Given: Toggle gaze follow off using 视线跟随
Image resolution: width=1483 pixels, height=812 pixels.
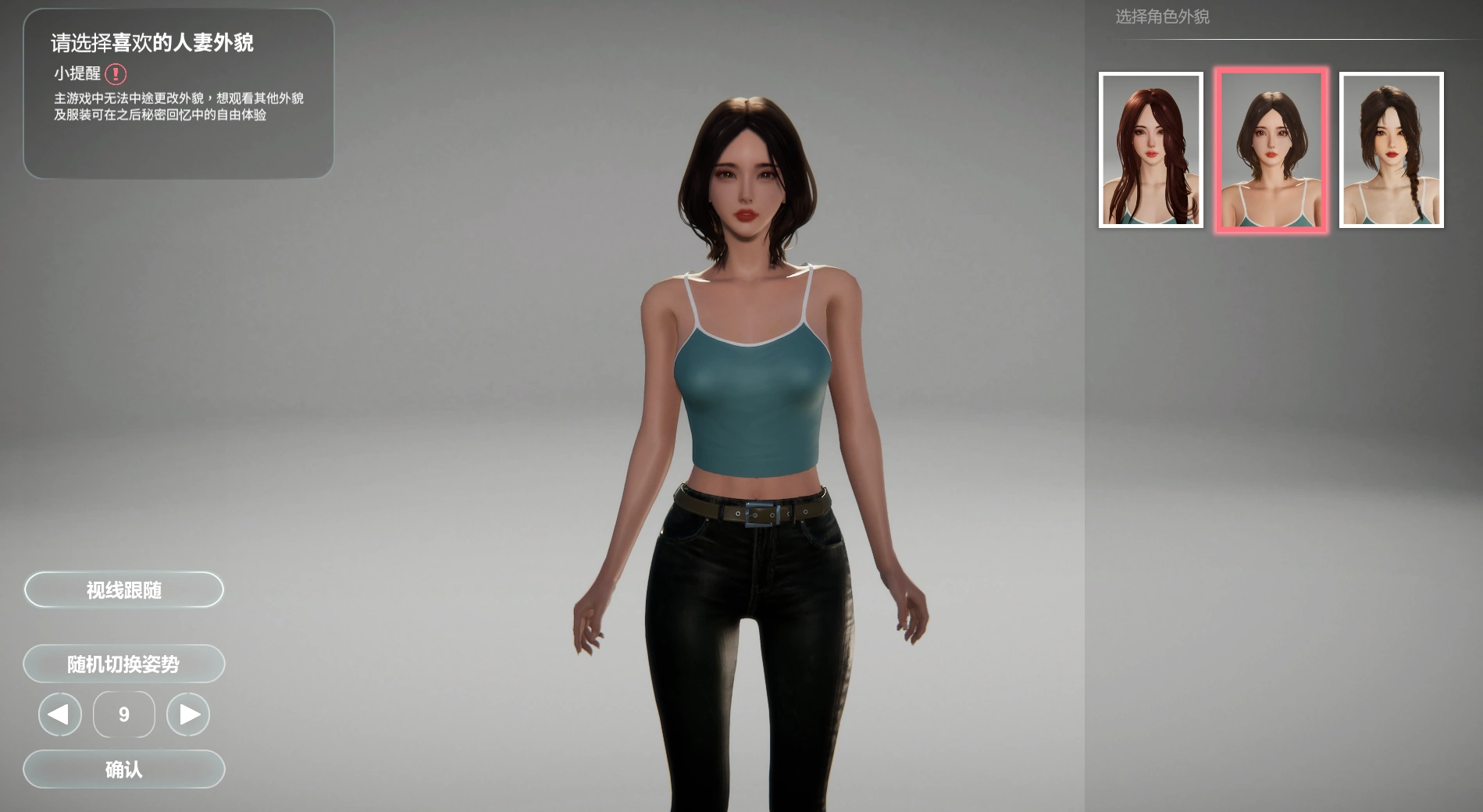Looking at the screenshot, I should pyautogui.click(x=123, y=589).
